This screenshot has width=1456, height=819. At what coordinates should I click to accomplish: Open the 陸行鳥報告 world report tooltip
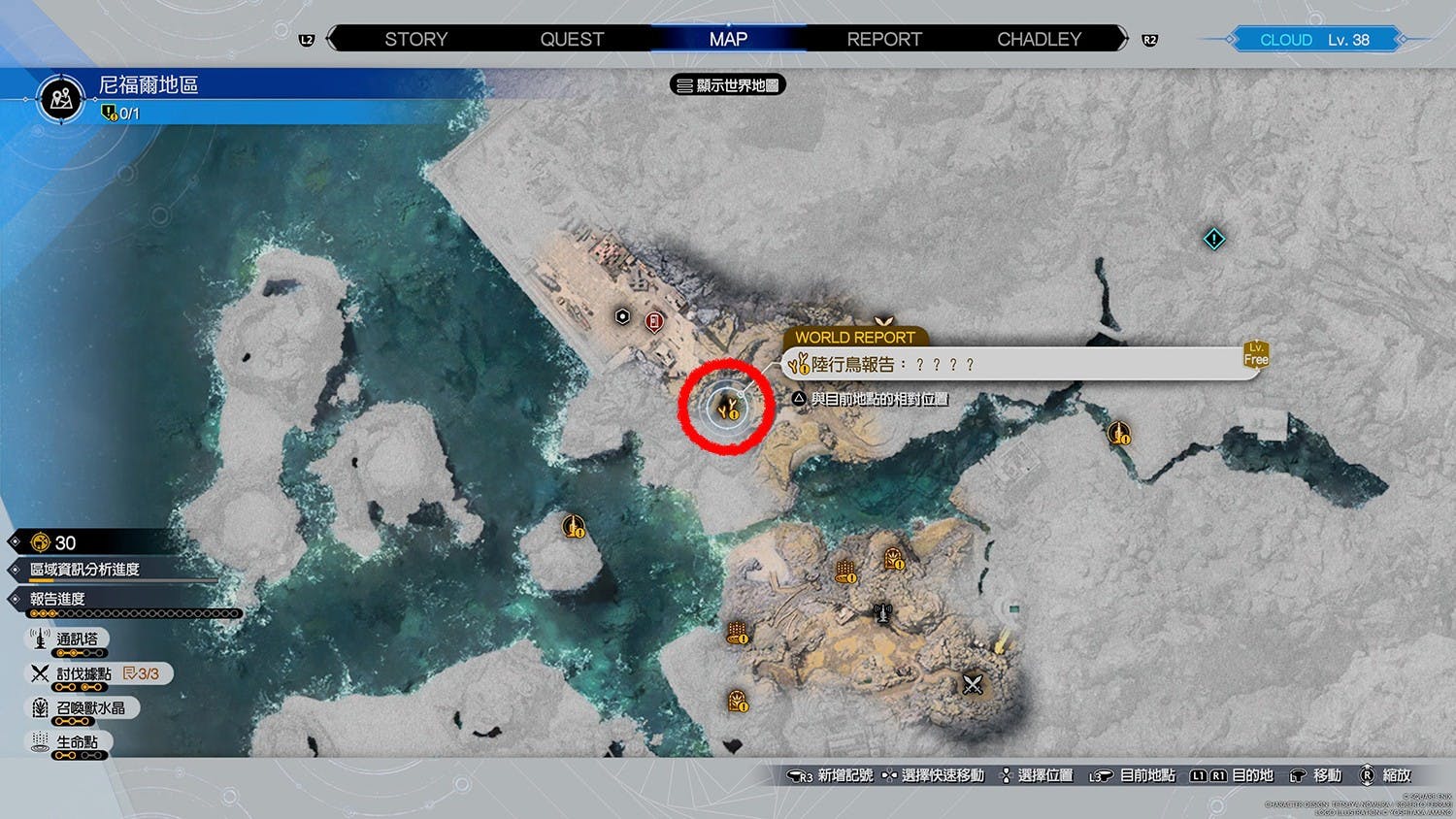pos(1019,365)
